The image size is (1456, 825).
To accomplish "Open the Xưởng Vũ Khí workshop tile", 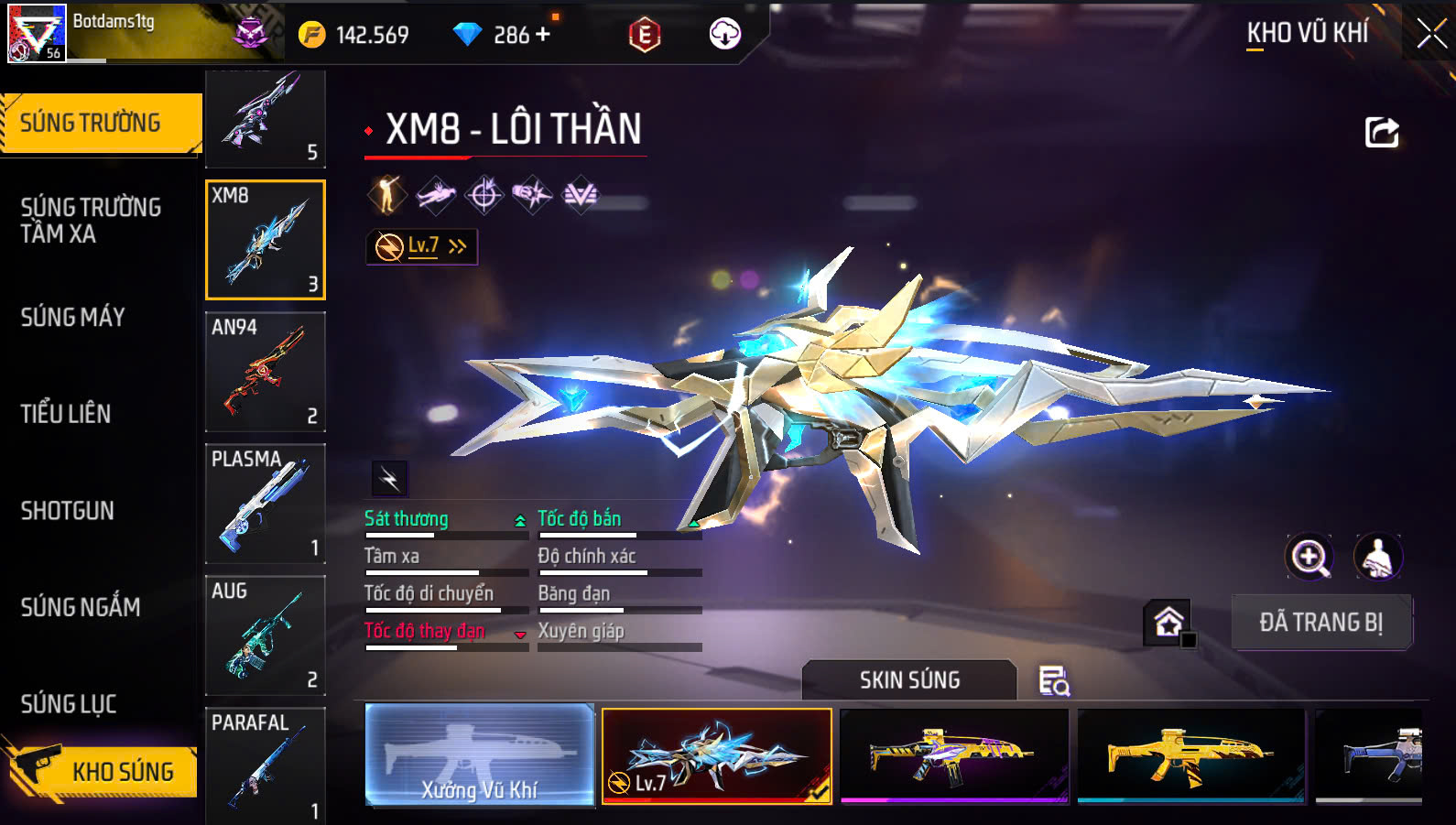I will point(480,754).
